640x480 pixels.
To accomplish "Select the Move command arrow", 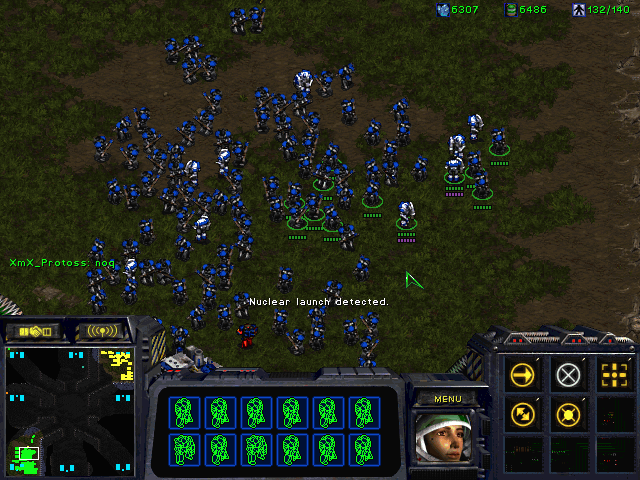I will click(x=522, y=375).
